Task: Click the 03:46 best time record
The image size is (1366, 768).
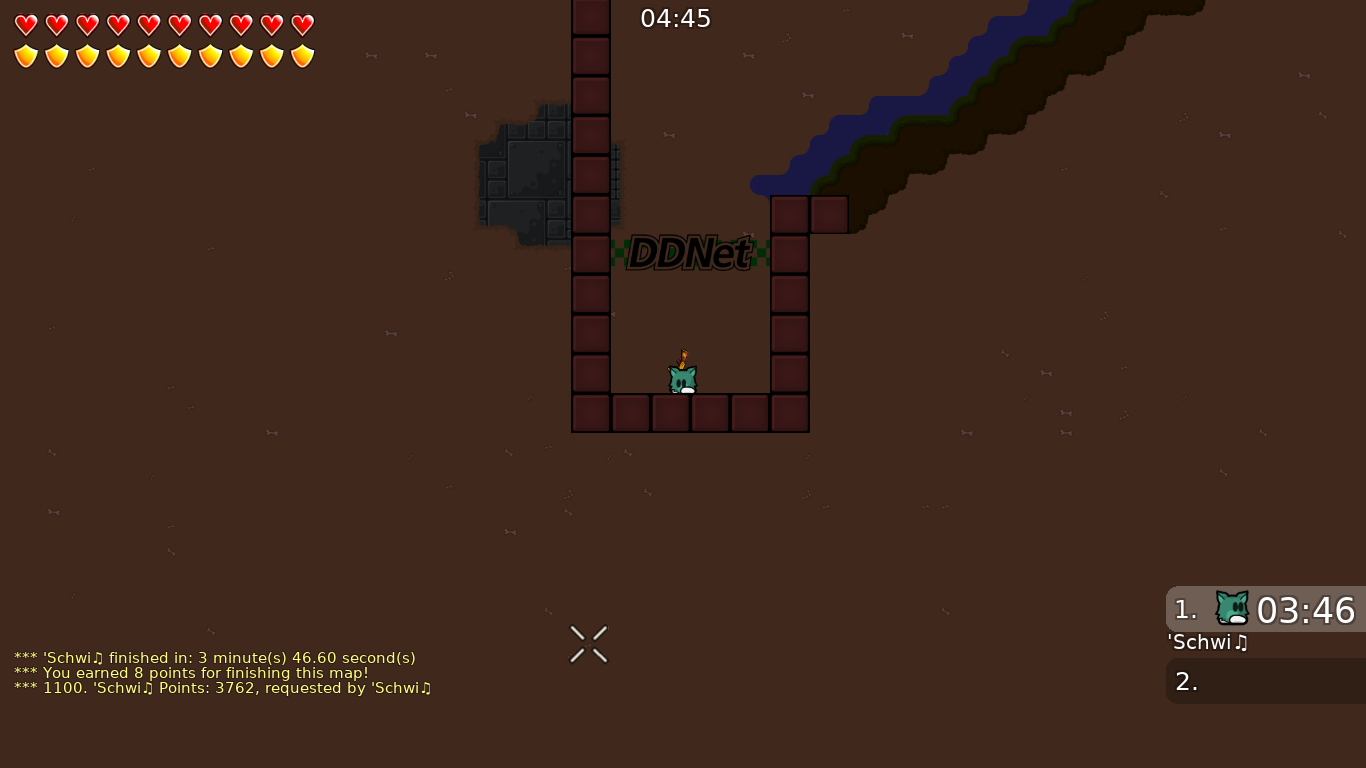Action: pyautogui.click(x=1308, y=610)
